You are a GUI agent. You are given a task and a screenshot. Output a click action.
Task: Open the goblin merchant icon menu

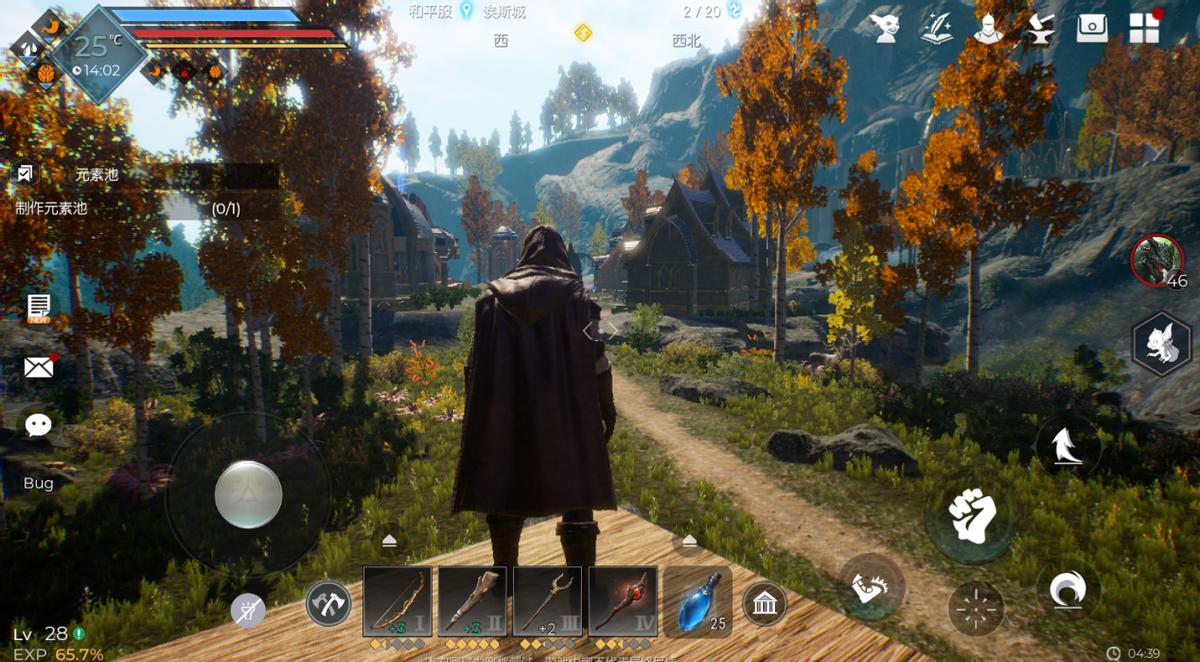click(885, 28)
